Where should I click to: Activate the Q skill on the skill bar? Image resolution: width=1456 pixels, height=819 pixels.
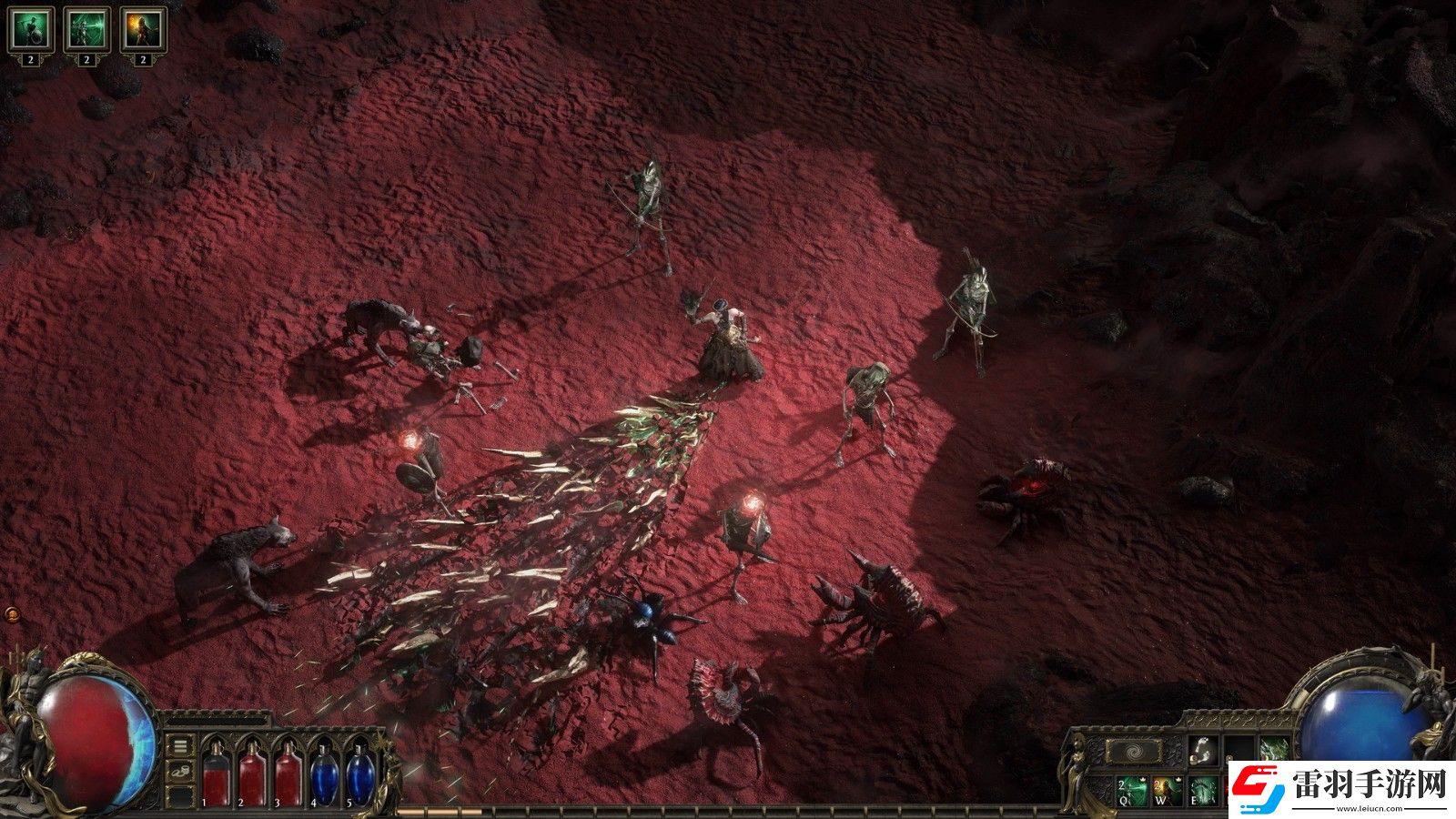pyautogui.click(x=1132, y=790)
